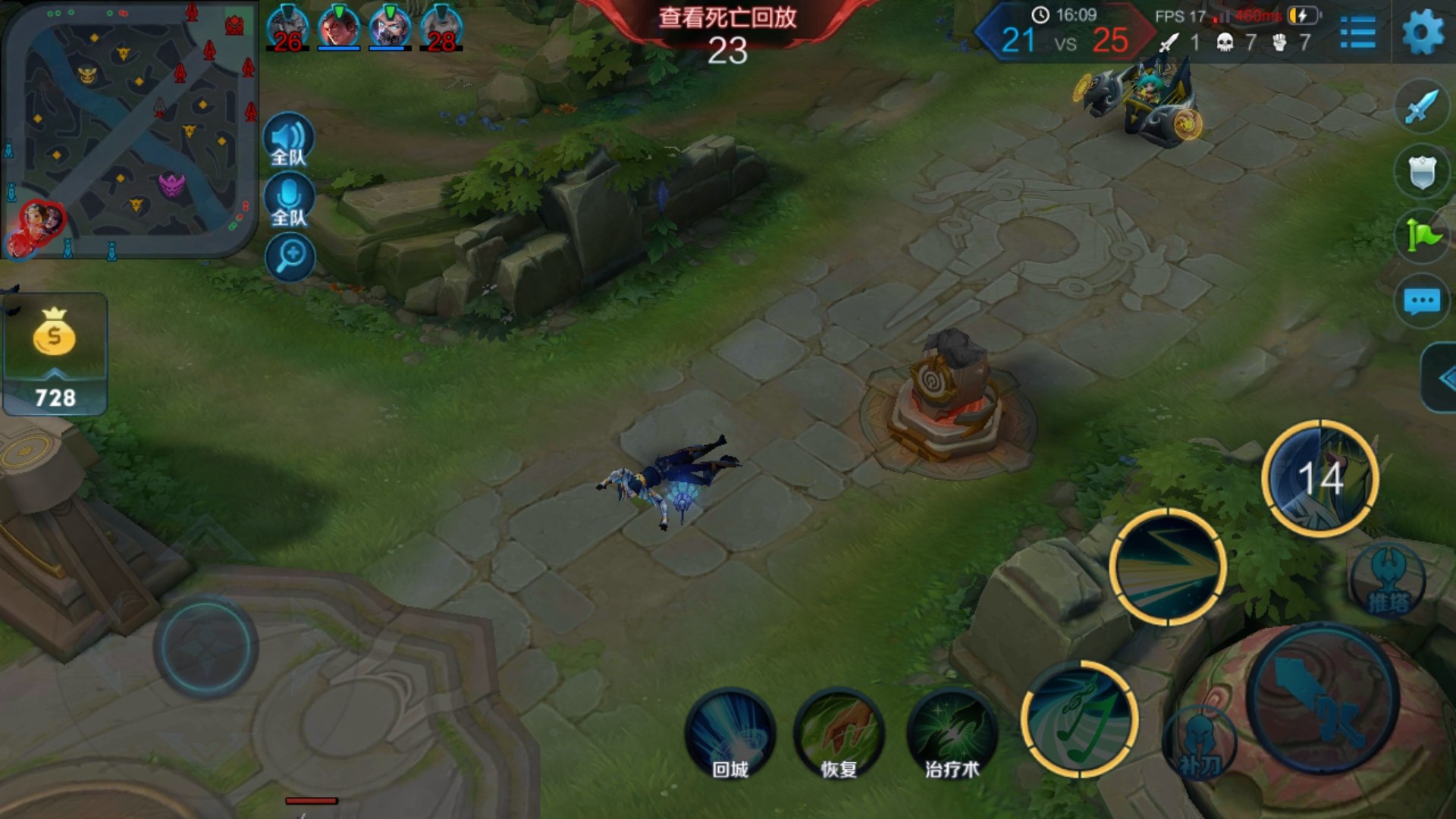Click the magnifier zoom button
Screen dimensions: 1456x819
[290, 257]
